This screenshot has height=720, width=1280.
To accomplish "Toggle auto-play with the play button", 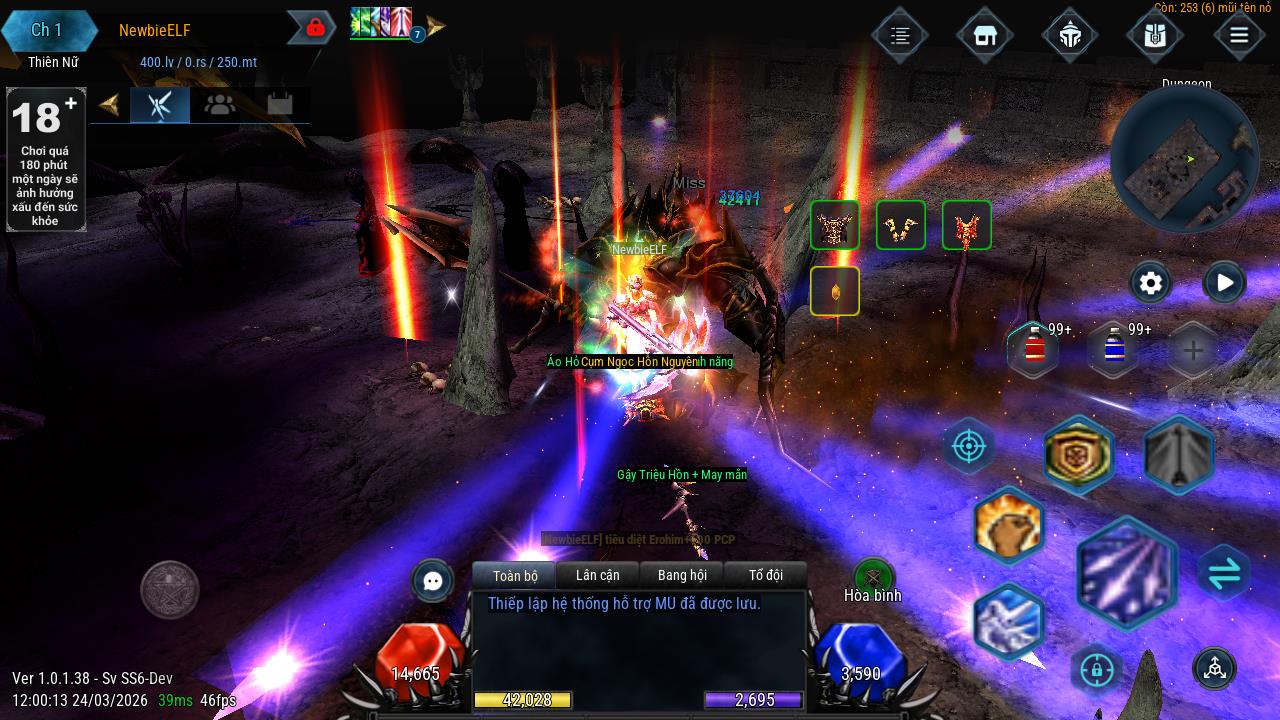I will click(1223, 283).
